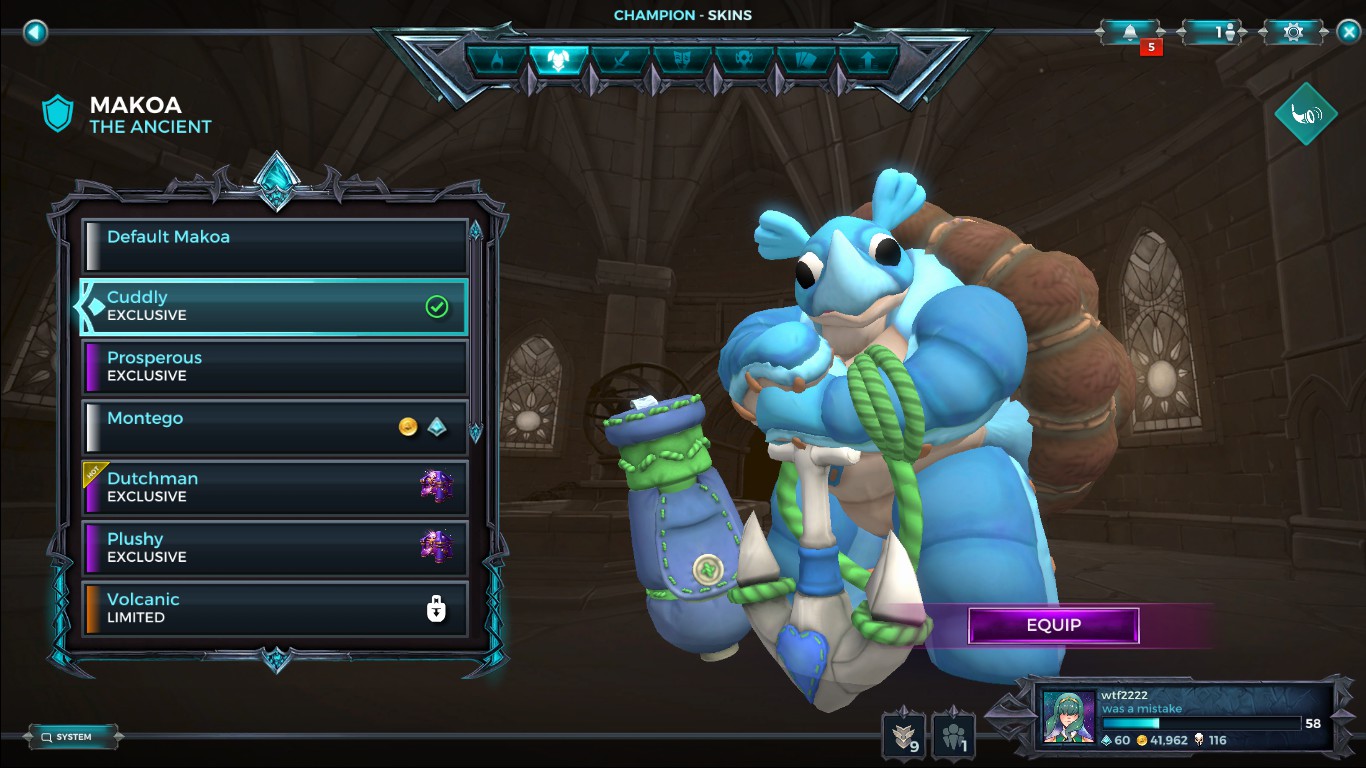Open the playing cards loadout tab
Image resolution: width=1366 pixels, height=768 pixels.
point(806,60)
